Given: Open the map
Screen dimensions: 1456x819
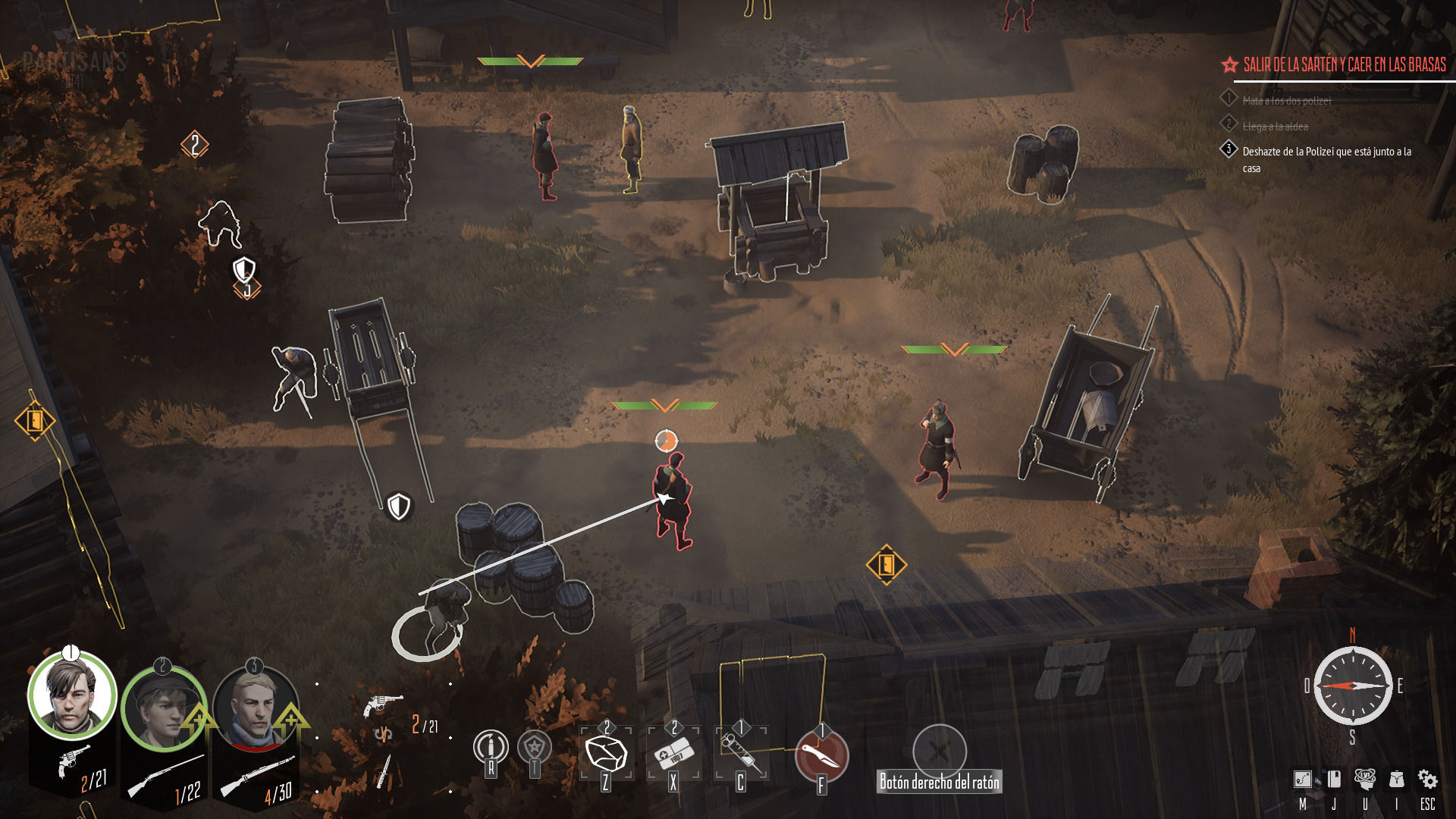Looking at the screenshot, I should pos(1302,780).
